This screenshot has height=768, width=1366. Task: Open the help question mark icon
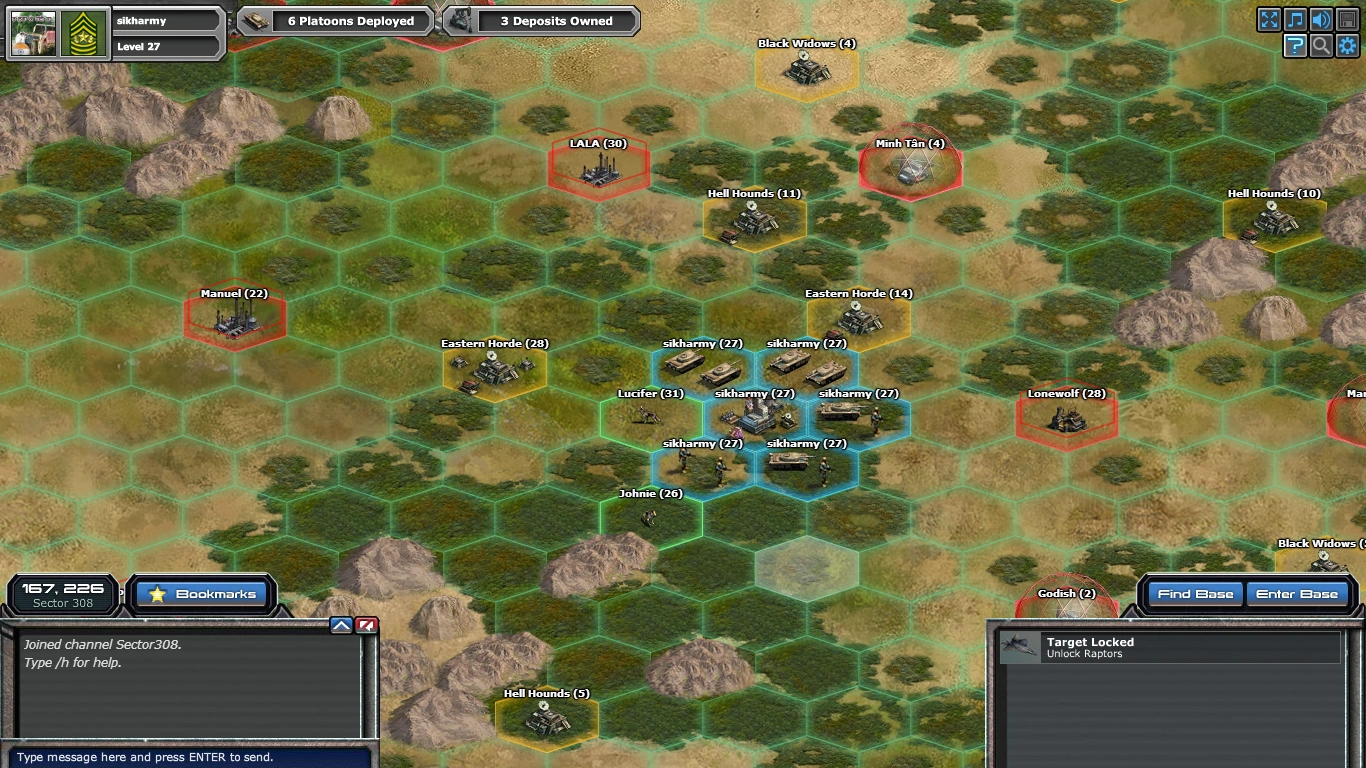pos(1296,45)
